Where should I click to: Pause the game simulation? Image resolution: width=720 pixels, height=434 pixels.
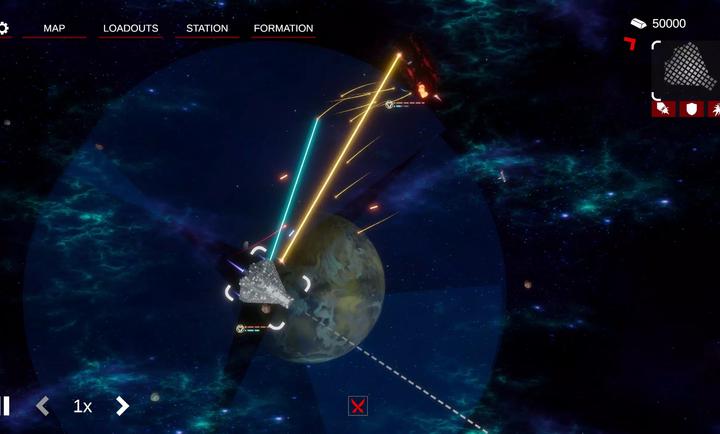5,406
